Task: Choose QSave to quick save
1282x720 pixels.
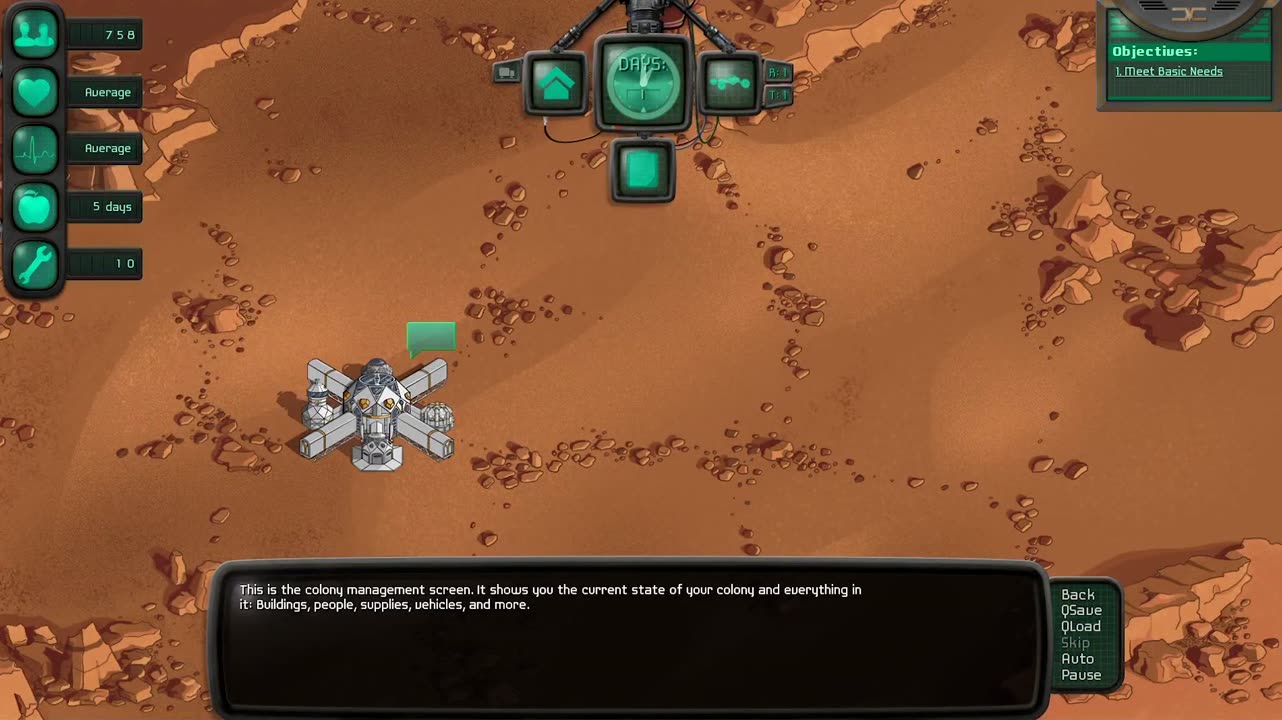Action: pos(1081,611)
